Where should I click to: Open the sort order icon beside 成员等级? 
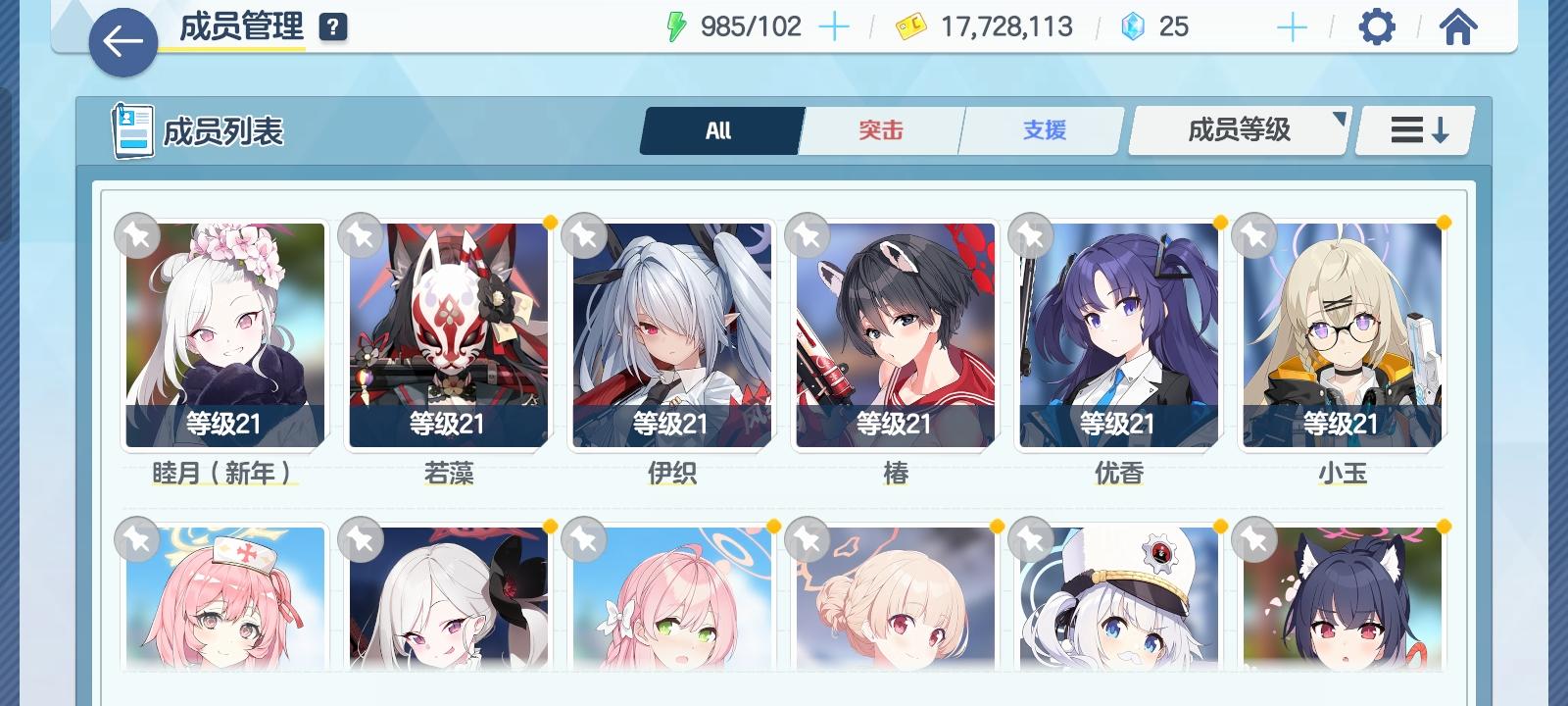(x=1414, y=128)
